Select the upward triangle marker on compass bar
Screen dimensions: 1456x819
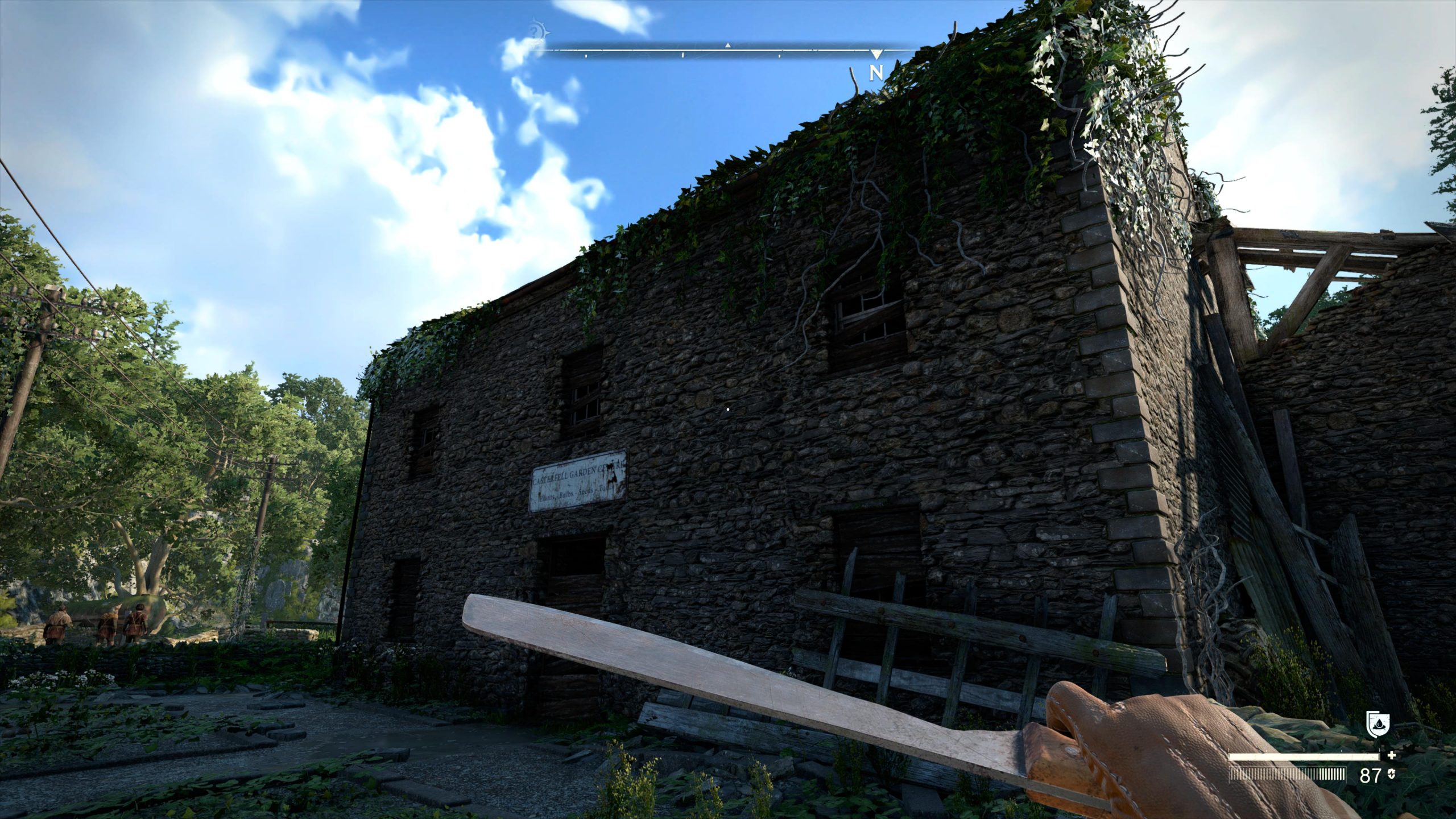pyautogui.click(x=727, y=45)
